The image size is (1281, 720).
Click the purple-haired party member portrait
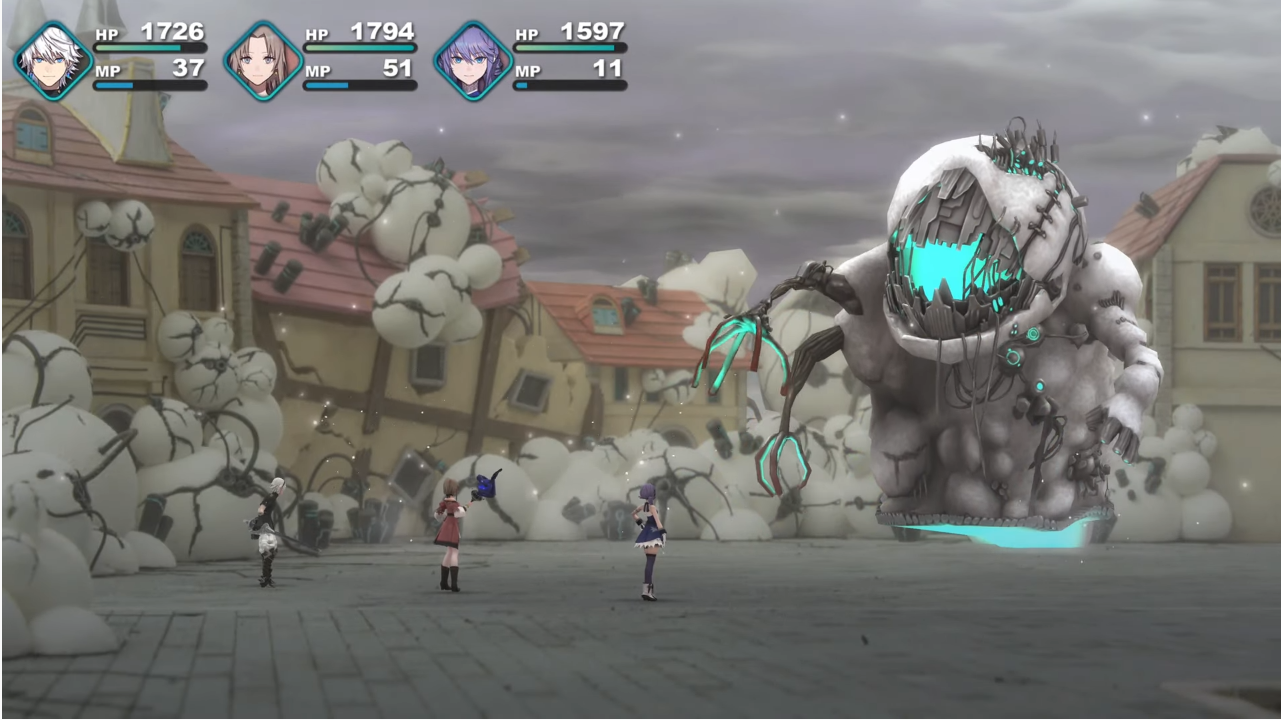pyautogui.click(x=473, y=61)
